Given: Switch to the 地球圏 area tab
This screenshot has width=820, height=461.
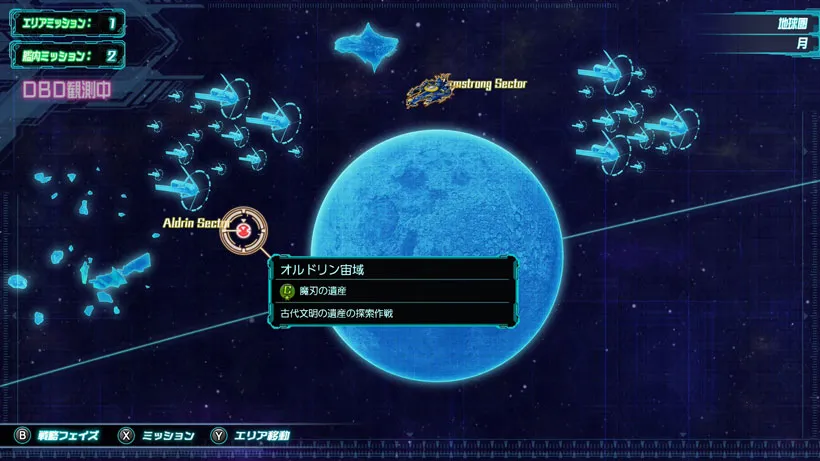Looking at the screenshot, I should [x=791, y=23].
